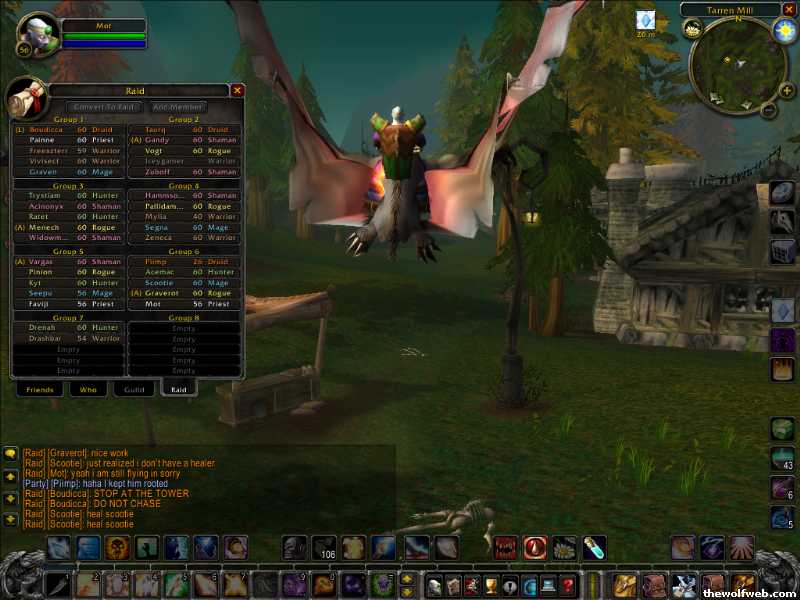Switch to the Friends tab

tap(40, 389)
